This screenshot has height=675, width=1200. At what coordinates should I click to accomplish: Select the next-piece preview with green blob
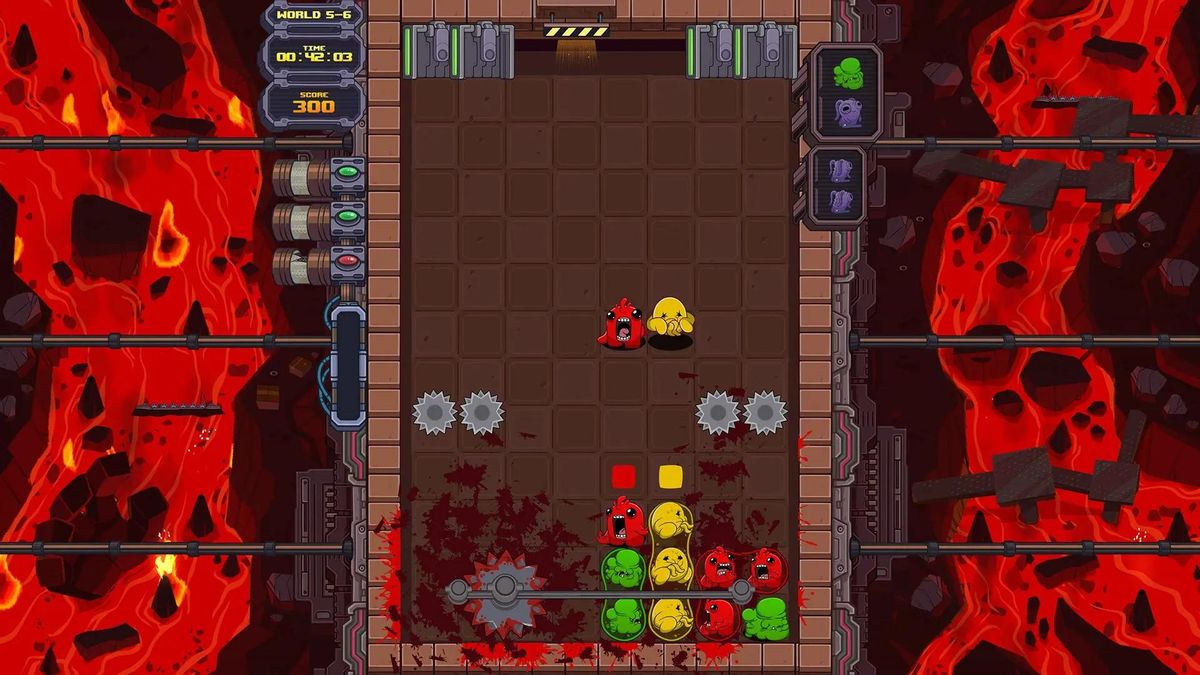[847, 91]
